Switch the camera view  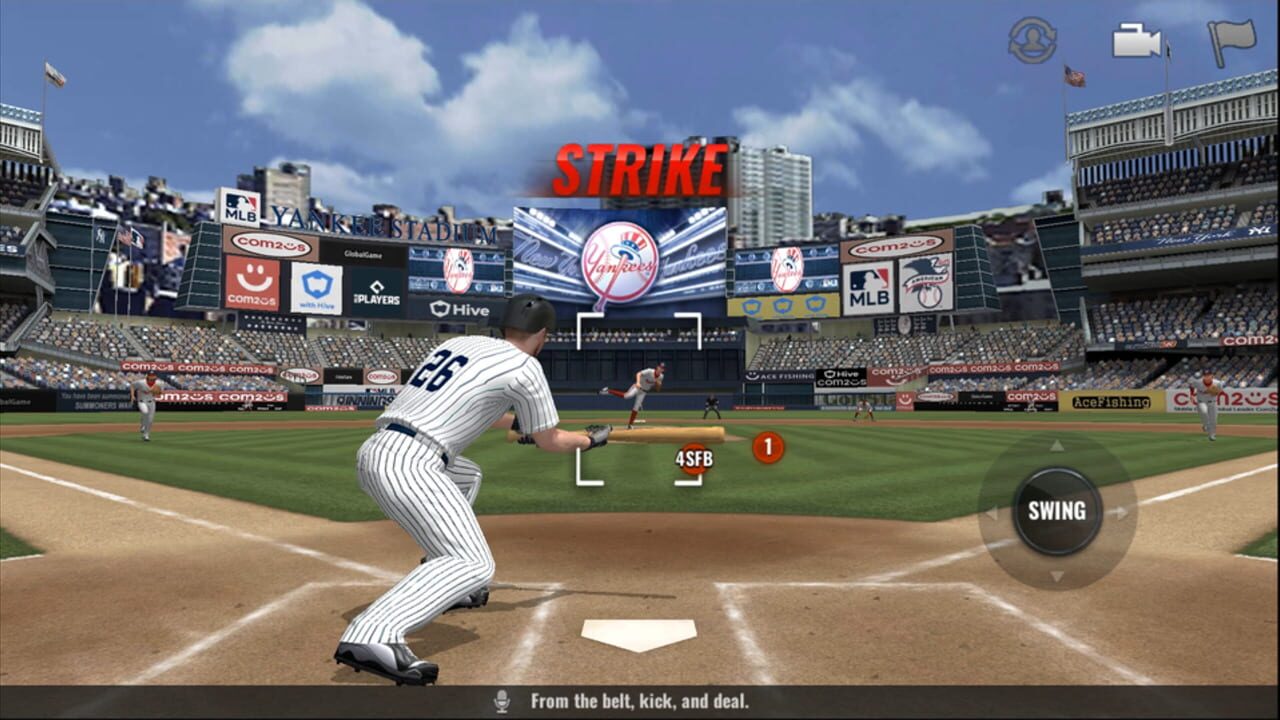(x=1137, y=41)
